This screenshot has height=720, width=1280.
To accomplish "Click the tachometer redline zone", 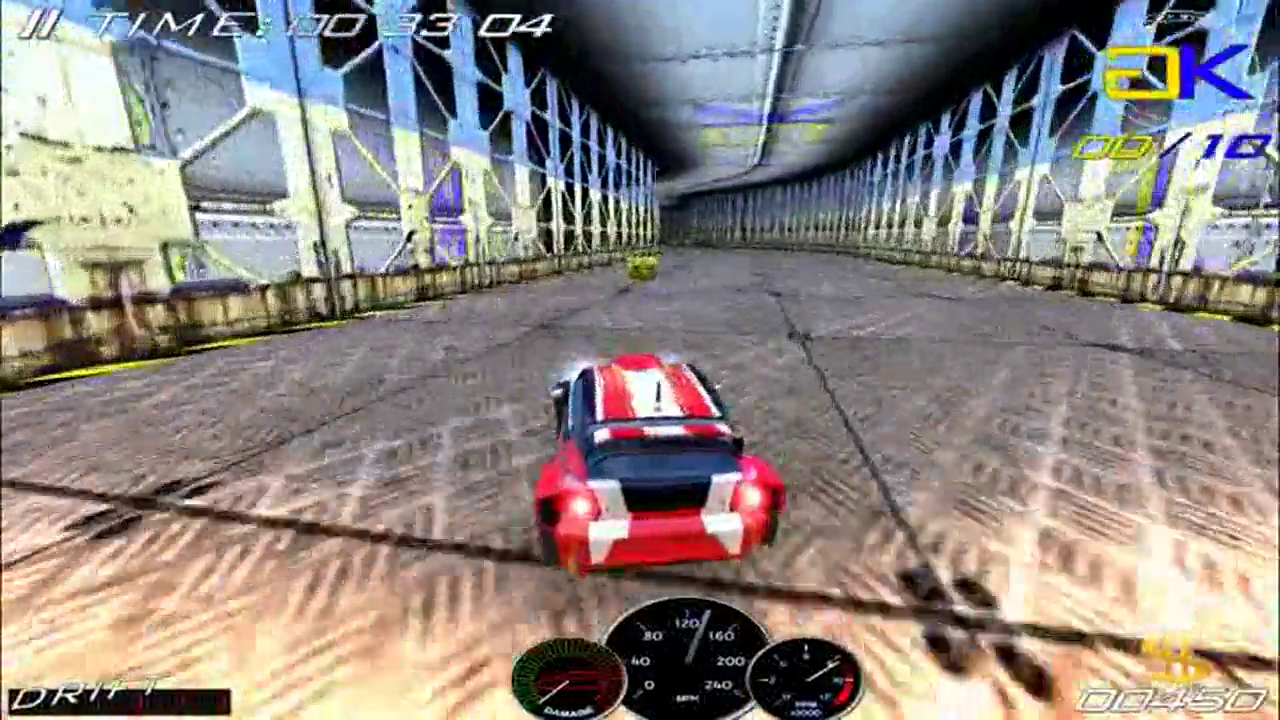I will [845, 685].
